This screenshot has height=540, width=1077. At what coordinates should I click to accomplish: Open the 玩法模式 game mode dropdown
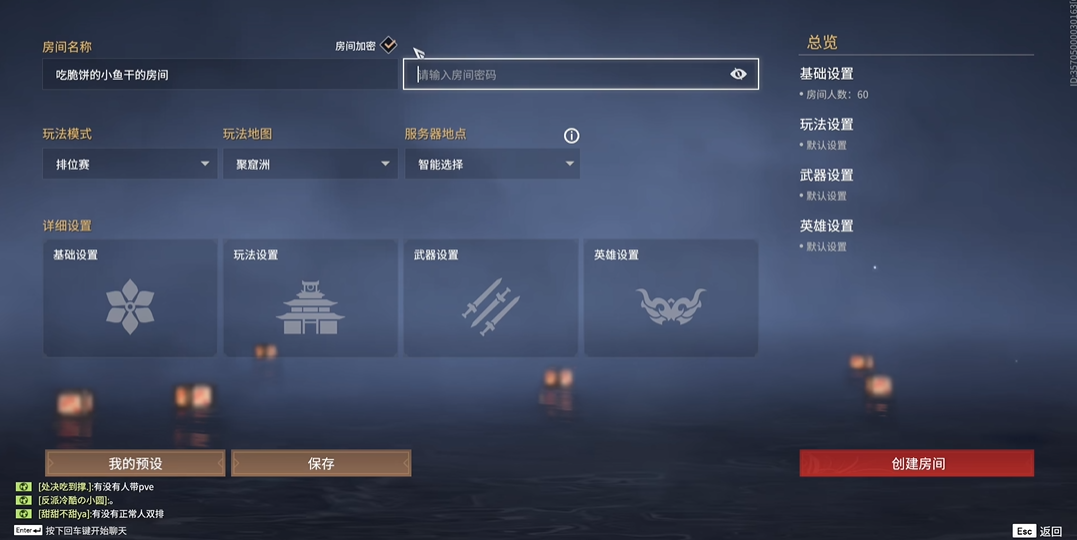[129, 164]
